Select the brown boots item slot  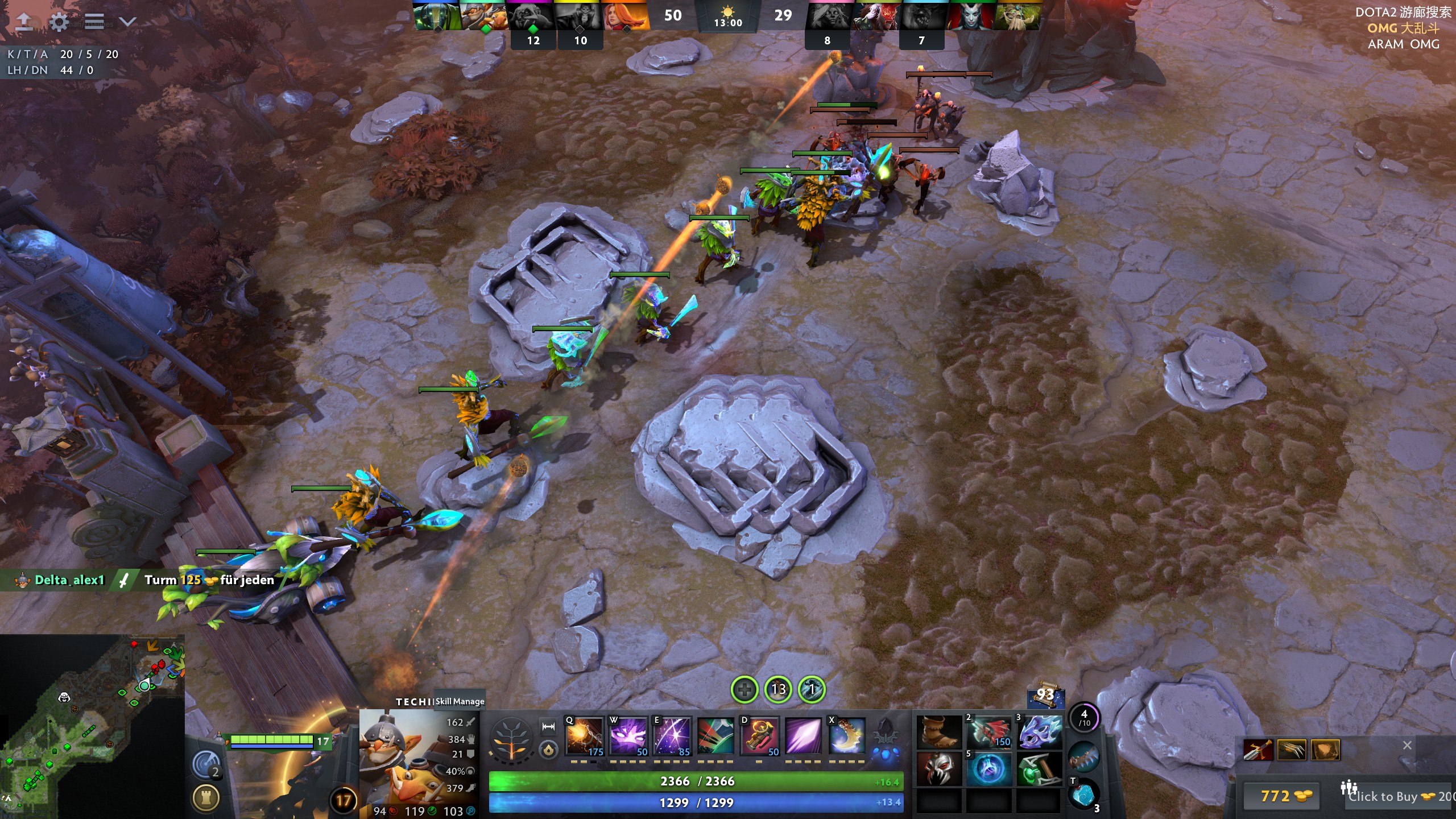[x=940, y=733]
